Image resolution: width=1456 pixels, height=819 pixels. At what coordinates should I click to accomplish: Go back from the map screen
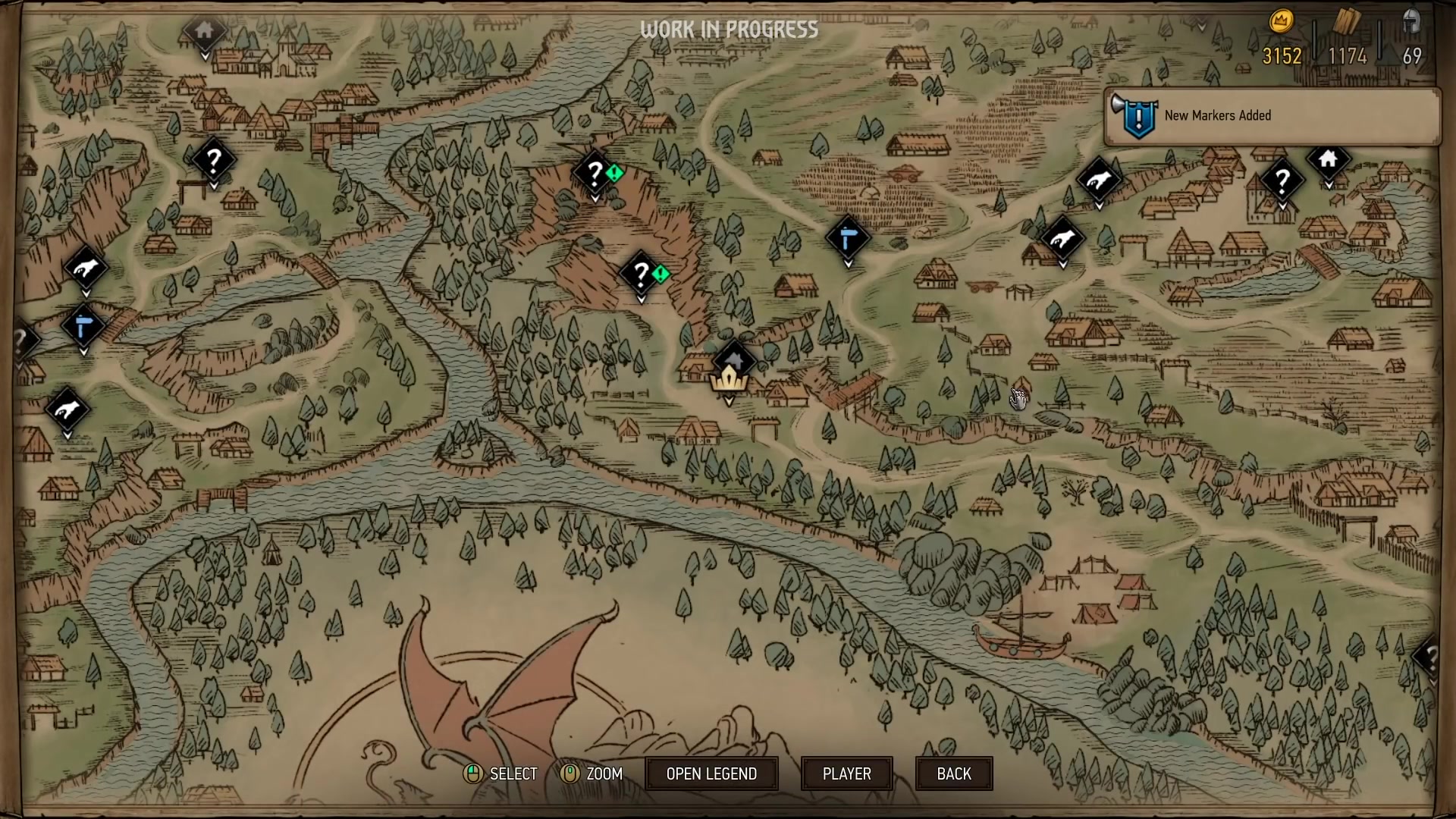pos(953,773)
